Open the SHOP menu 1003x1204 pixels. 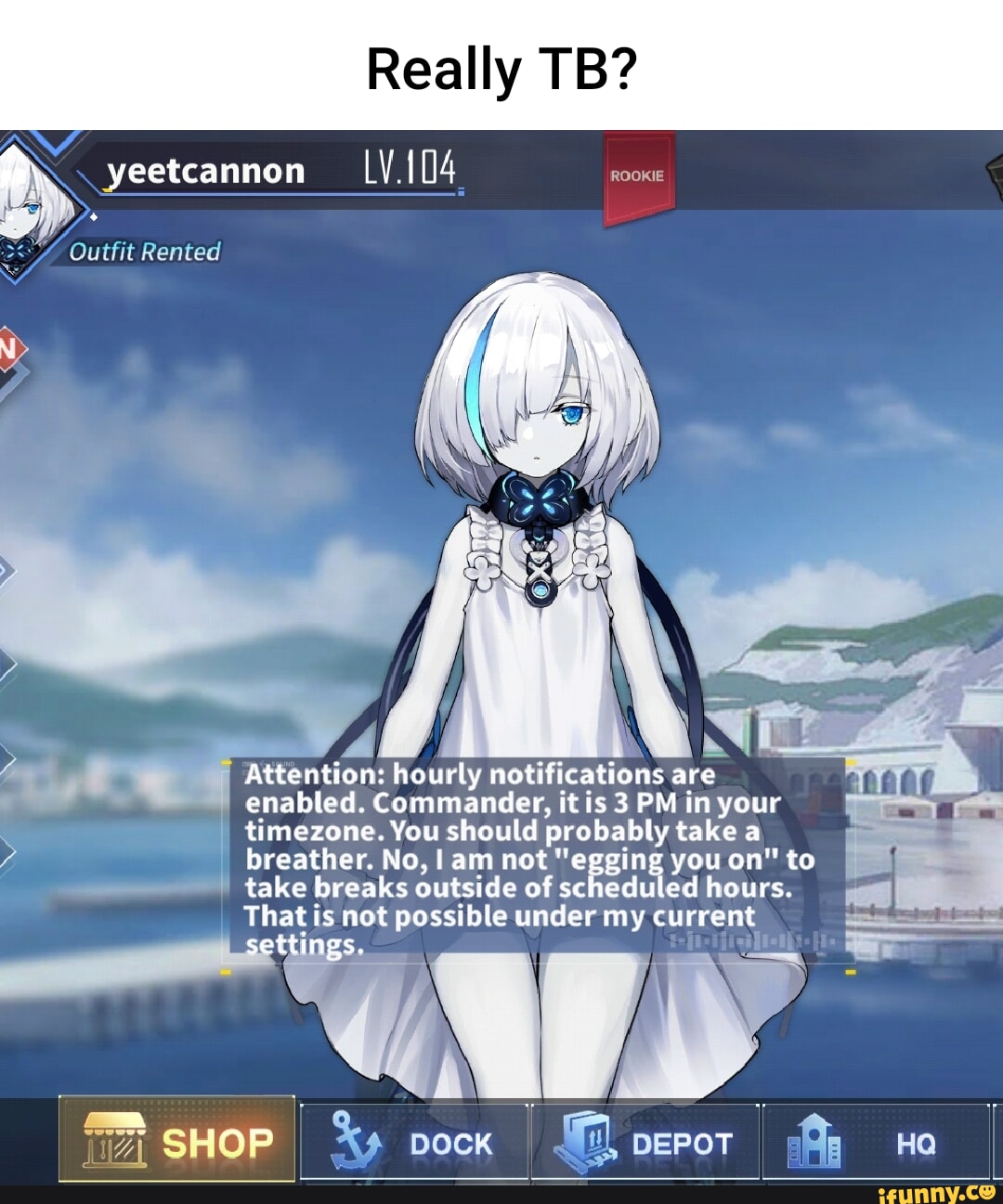click(x=177, y=1140)
